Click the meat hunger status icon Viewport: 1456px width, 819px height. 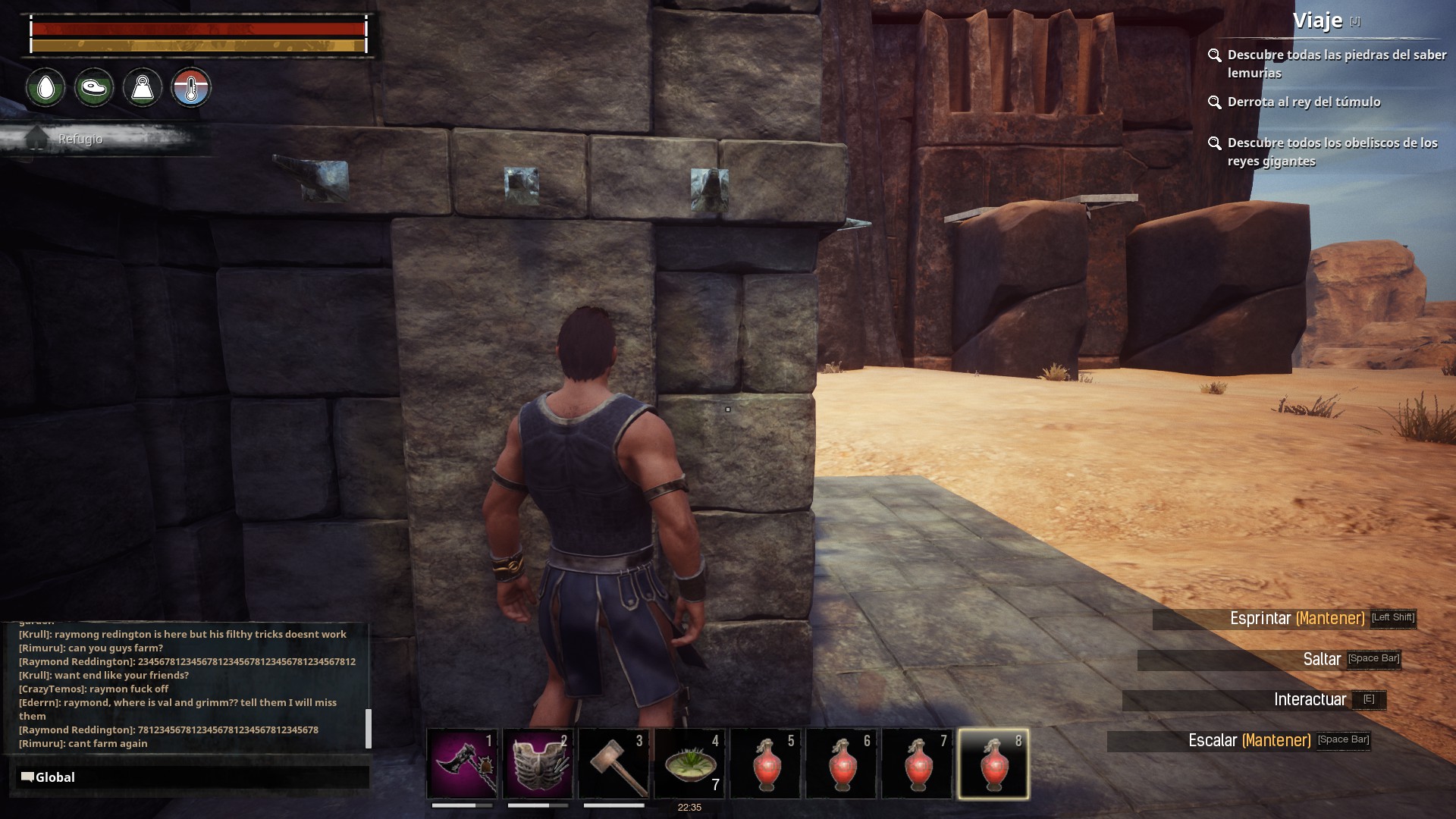[94, 88]
